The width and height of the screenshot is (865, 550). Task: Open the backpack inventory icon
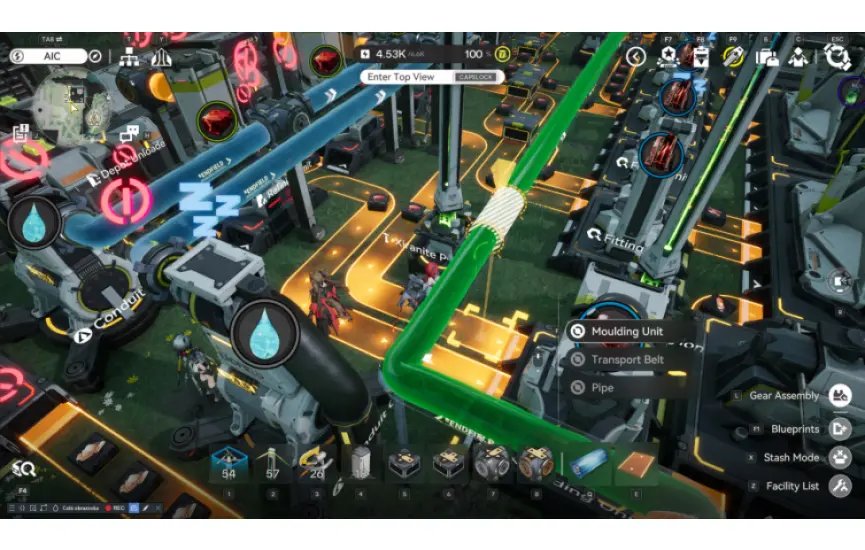tap(767, 57)
